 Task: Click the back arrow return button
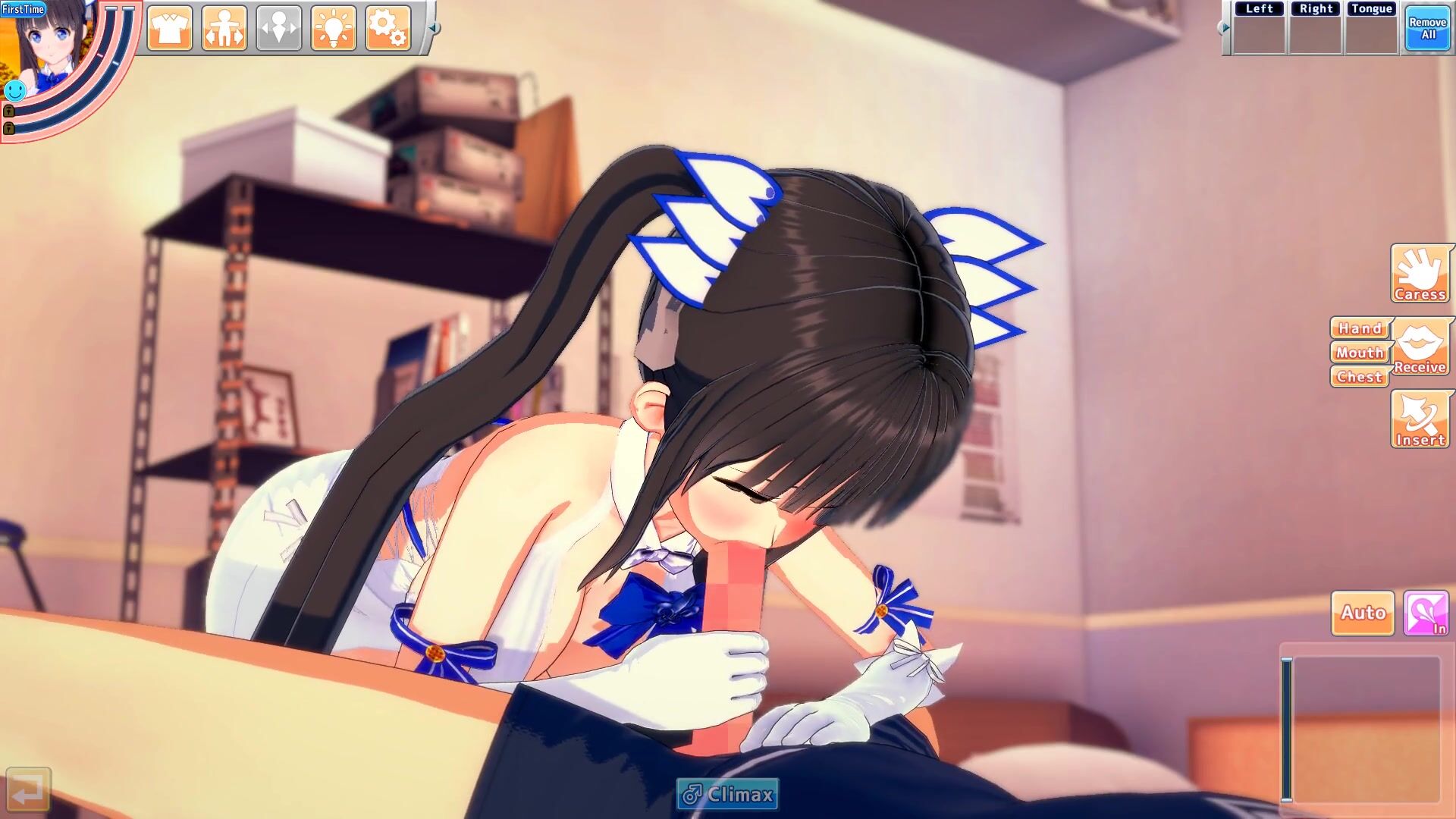[x=29, y=790]
